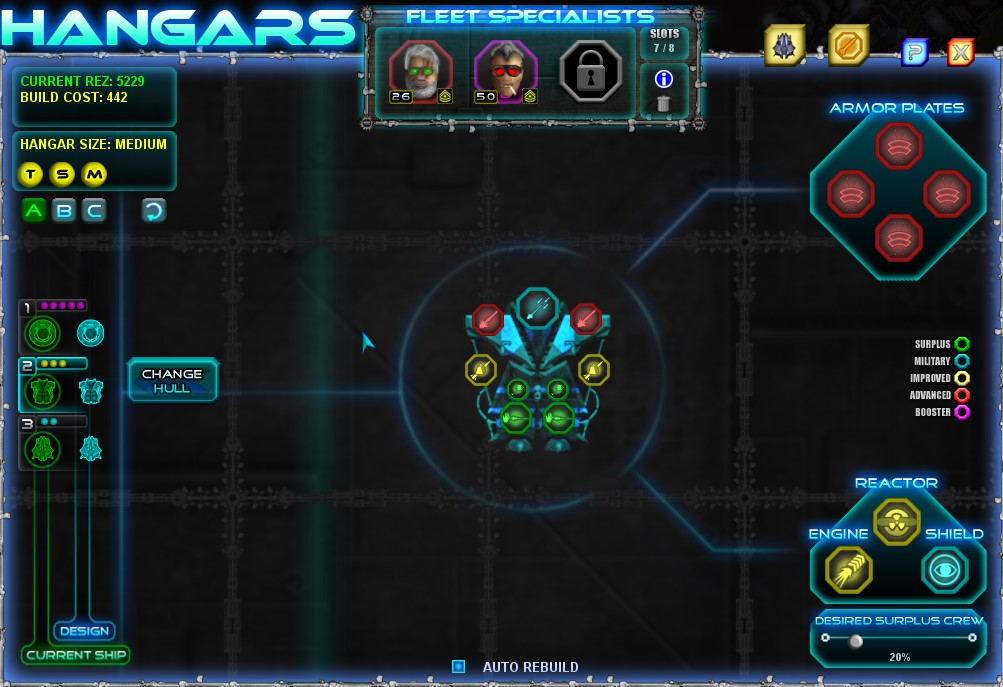Click the Desired Surplus Crew slider handle

pos(855,641)
